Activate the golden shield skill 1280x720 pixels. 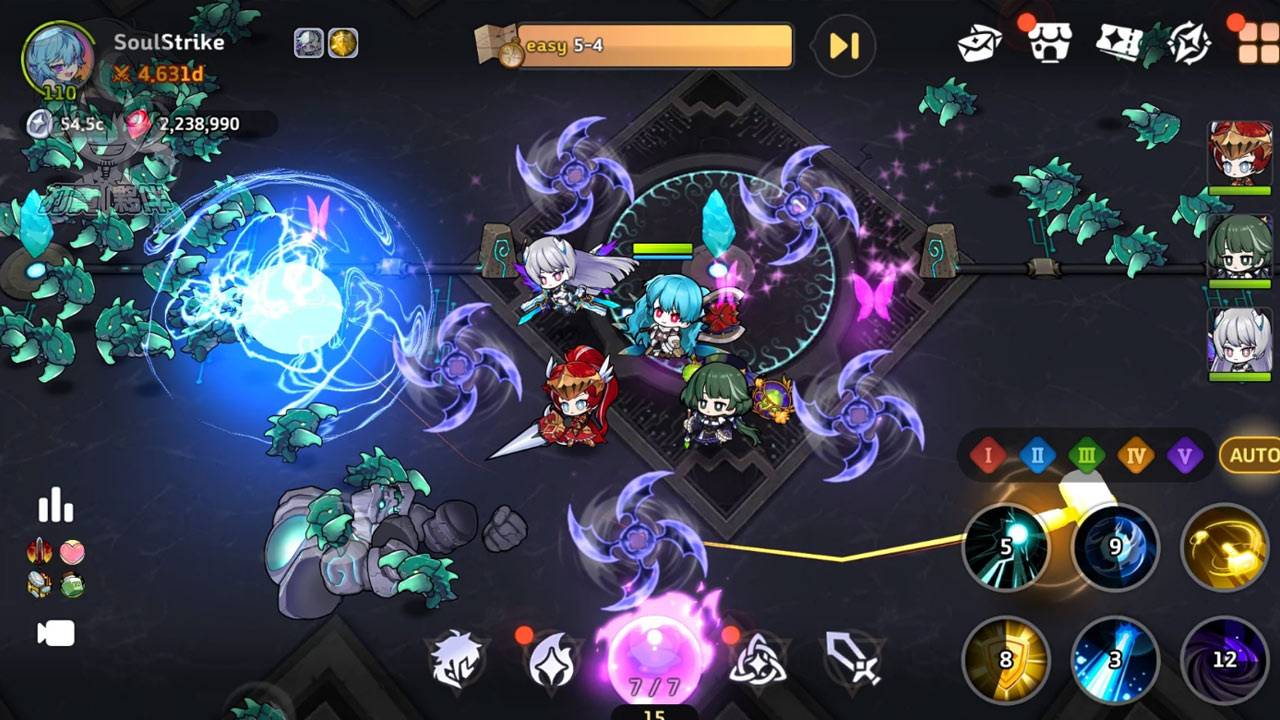tap(1006, 659)
